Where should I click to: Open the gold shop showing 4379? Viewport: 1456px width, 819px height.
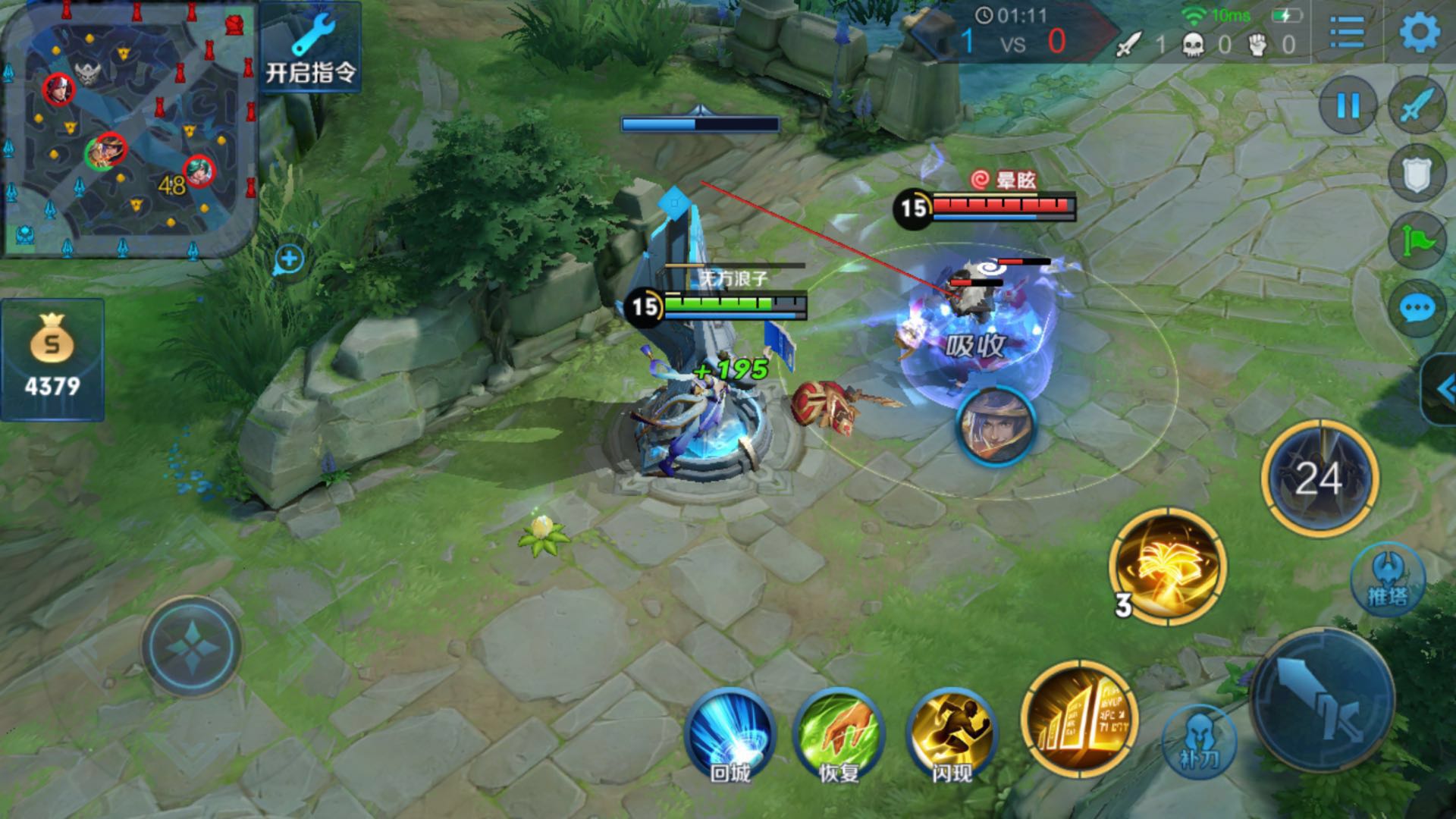click(52, 359)
